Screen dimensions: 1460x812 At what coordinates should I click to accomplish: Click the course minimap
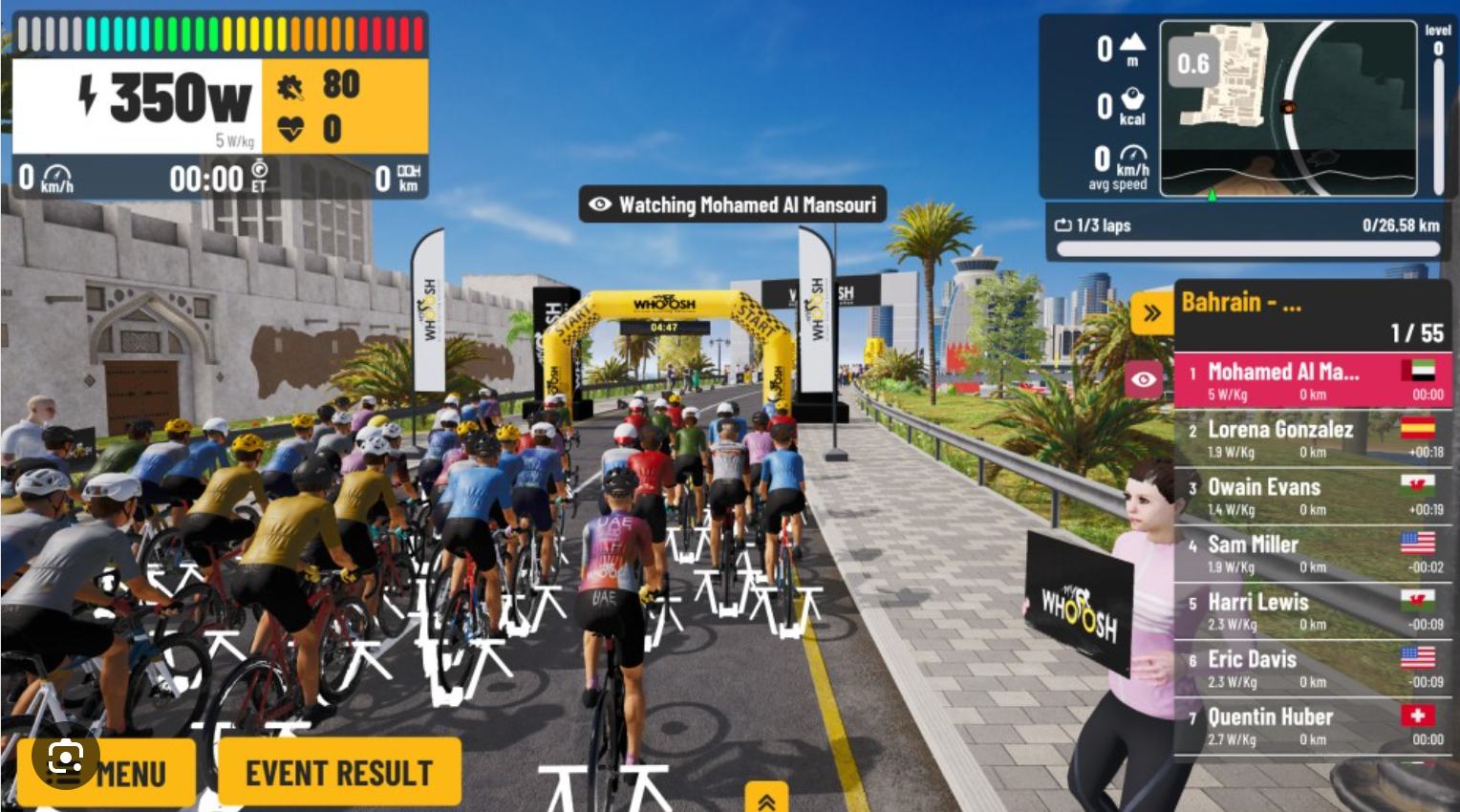pyautogui.click(x=1288, y=107)
